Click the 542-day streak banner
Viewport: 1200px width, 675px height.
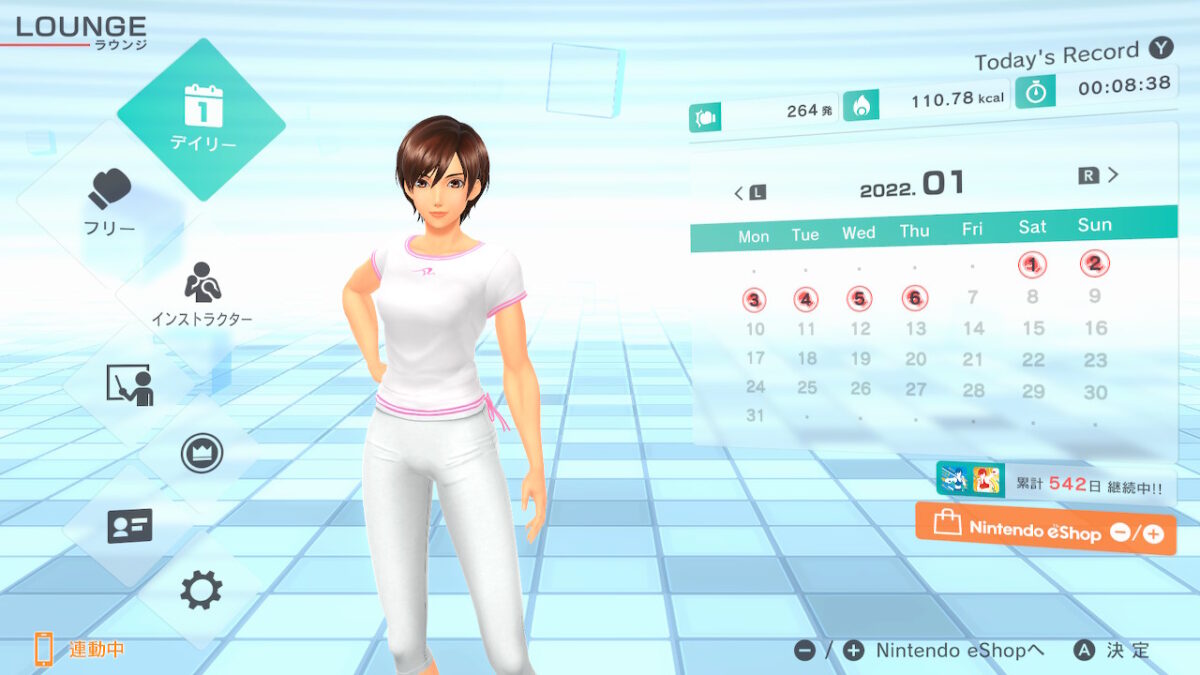(1055, 483)
